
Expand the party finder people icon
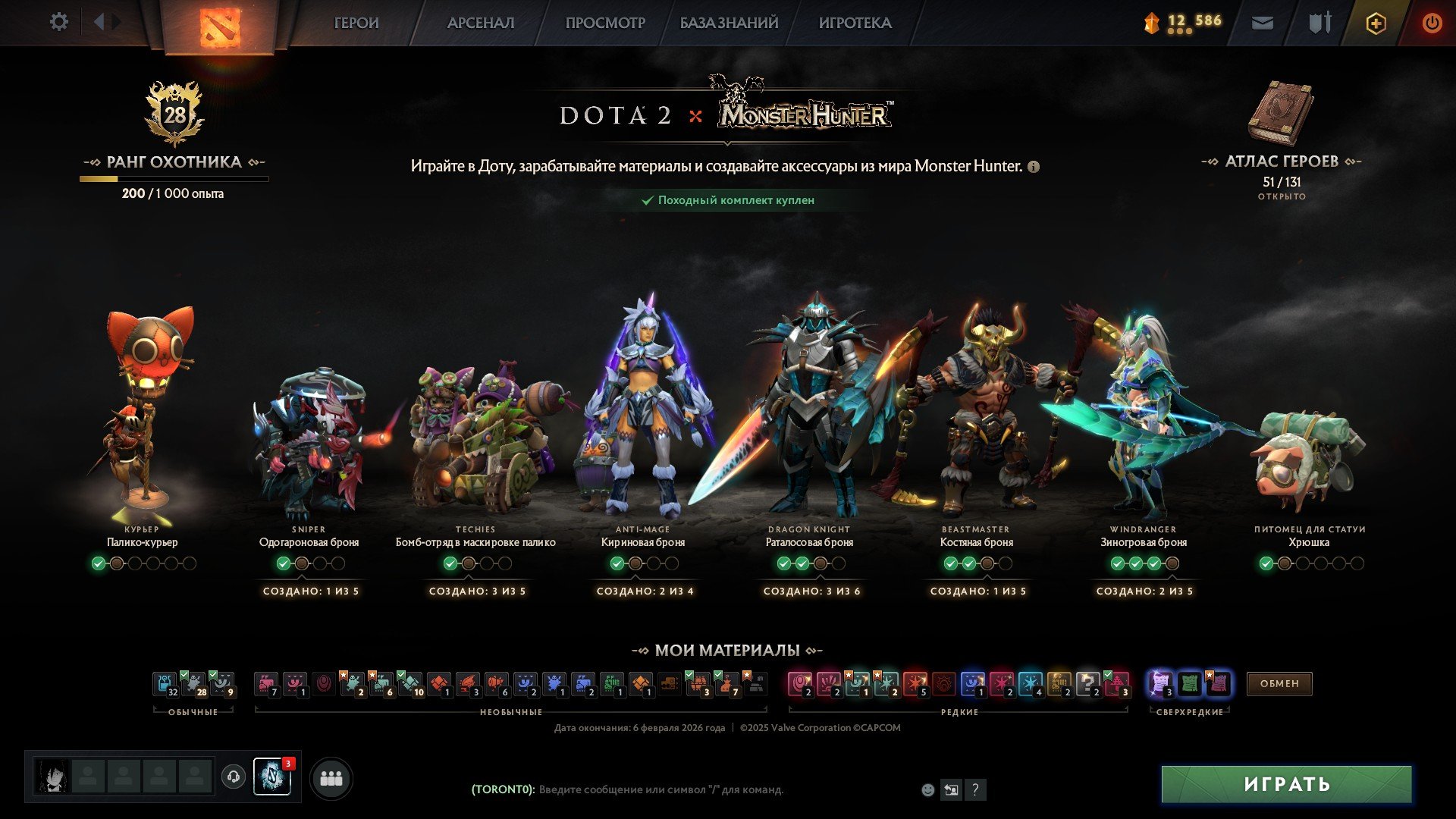click(330, 779)
